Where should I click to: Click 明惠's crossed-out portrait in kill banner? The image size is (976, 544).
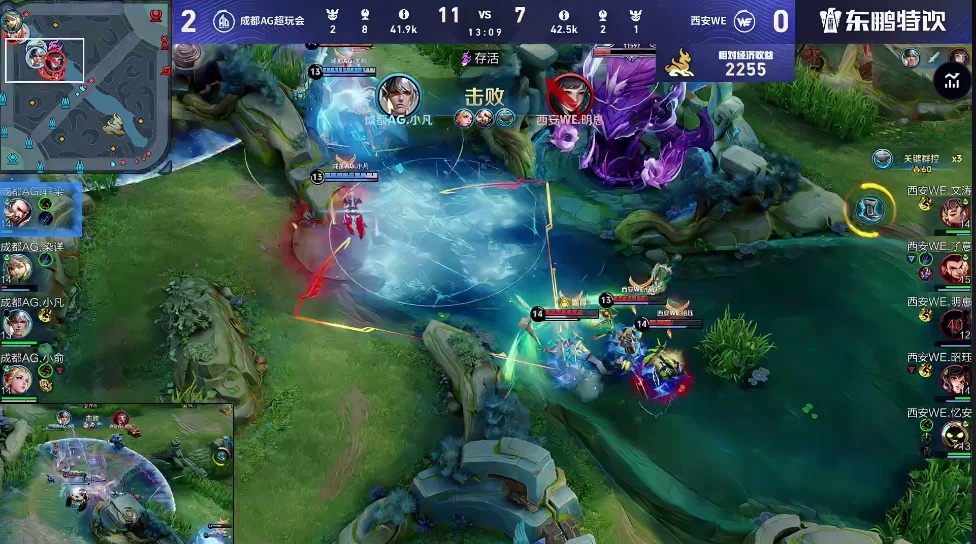click(x=570, y=95)
